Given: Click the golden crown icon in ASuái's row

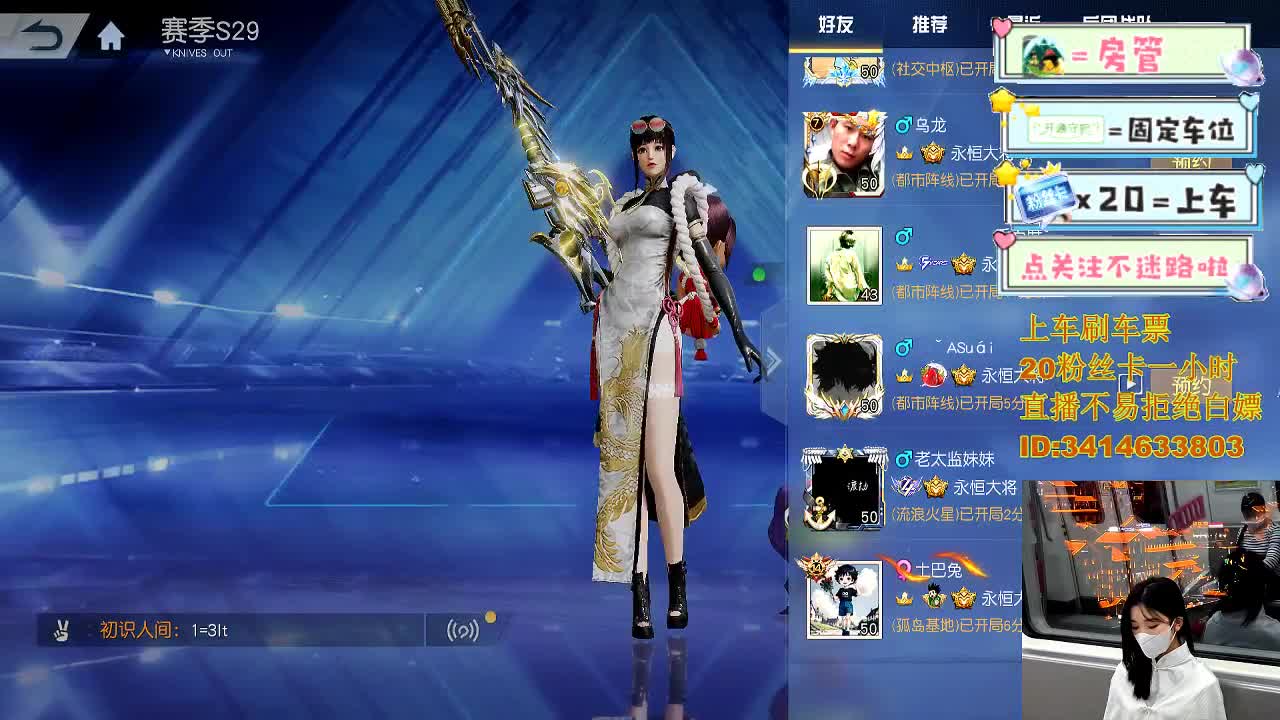Looking at the screenshot, I should click(961, 374).
